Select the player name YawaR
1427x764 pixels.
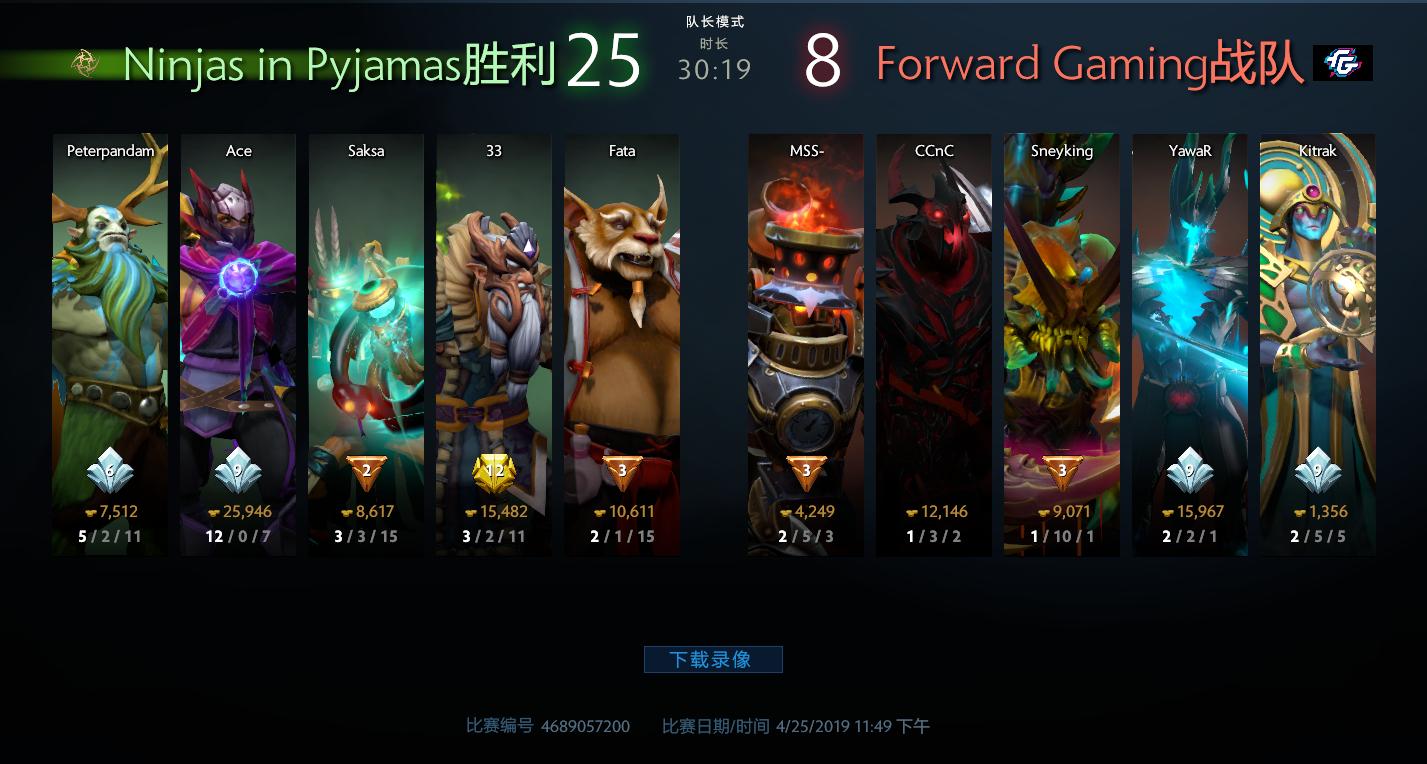[1189, 150]
